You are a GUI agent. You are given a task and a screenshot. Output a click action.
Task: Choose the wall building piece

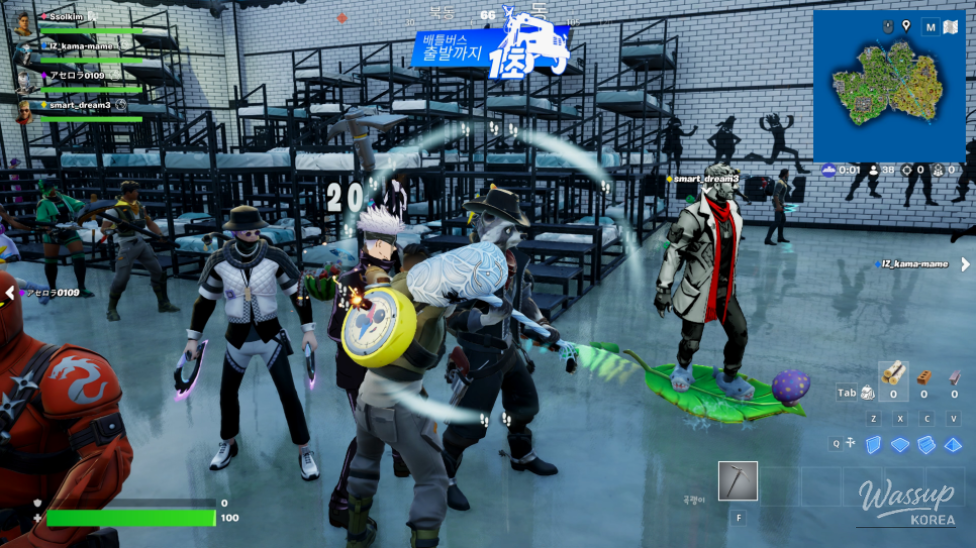pos(874,444)
